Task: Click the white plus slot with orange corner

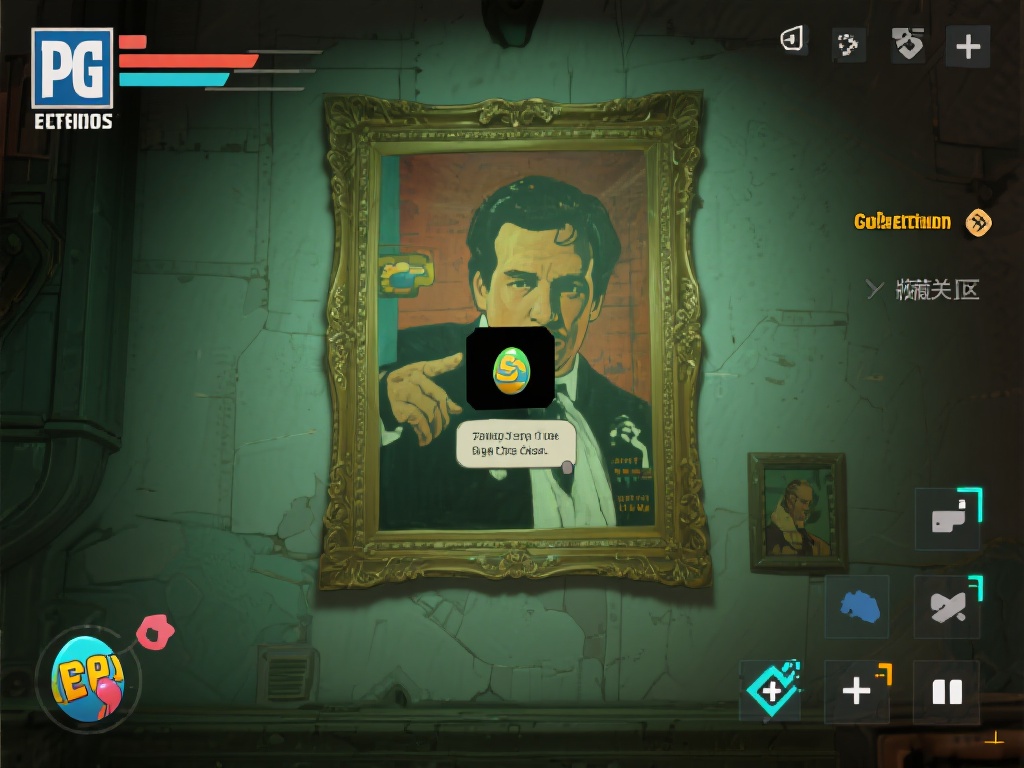Action: coord(857,690)
